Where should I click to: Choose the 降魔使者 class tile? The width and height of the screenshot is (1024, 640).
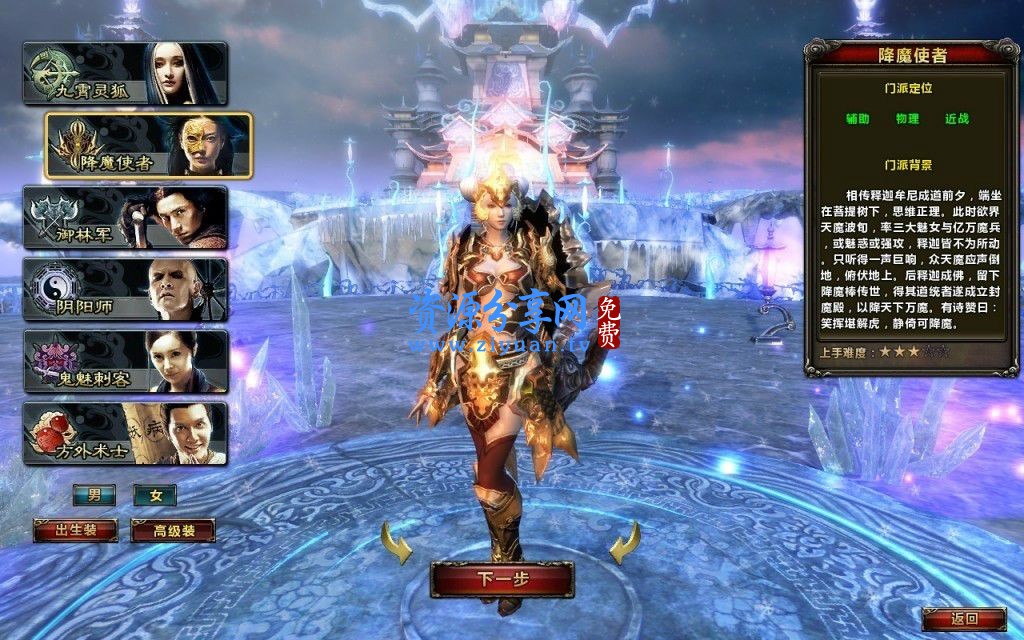coord(148,145)
